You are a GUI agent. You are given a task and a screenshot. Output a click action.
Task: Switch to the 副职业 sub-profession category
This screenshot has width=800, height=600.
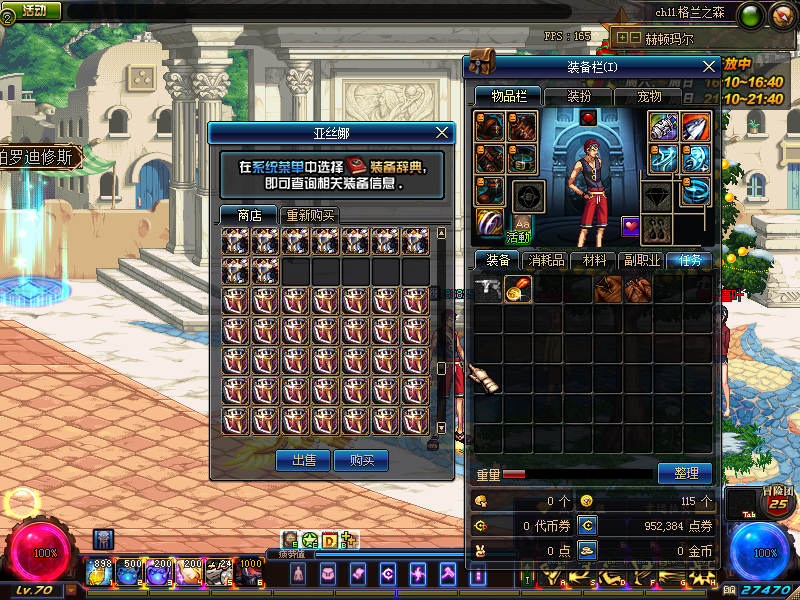pyautogui.click(x=641, y=260)
